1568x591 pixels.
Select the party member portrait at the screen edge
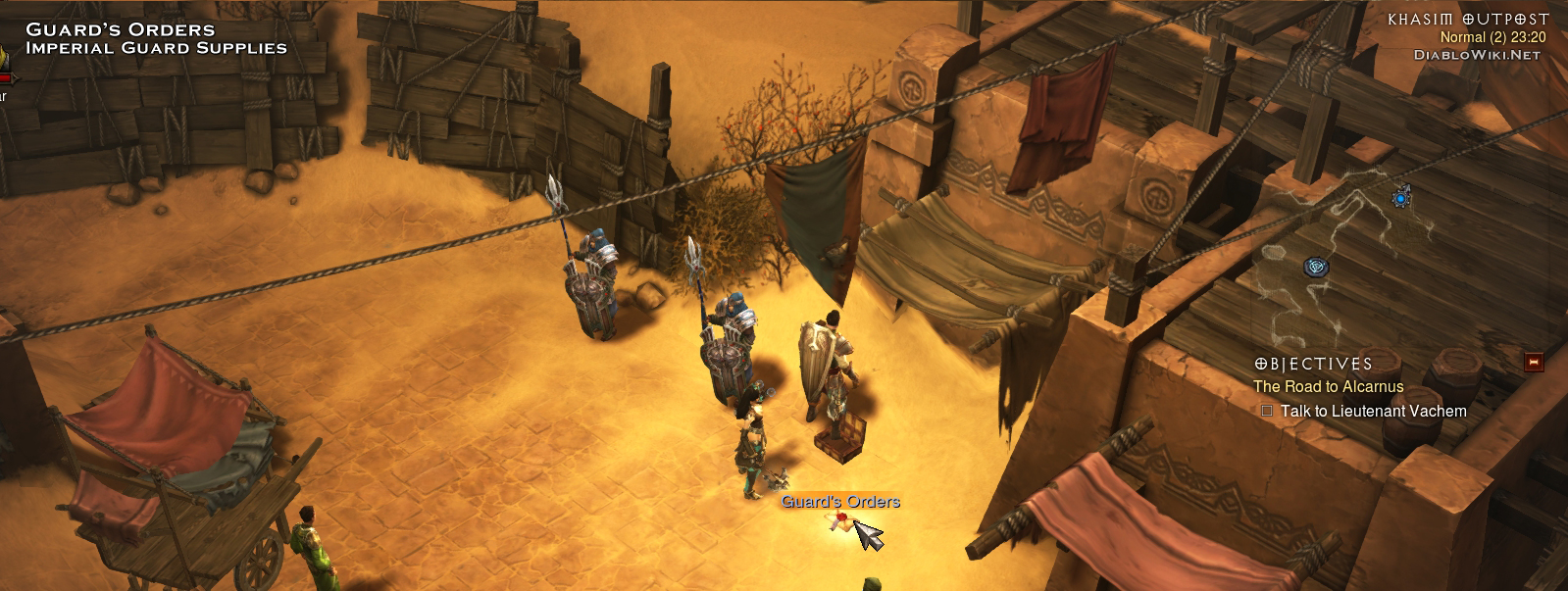pos(4,67)
